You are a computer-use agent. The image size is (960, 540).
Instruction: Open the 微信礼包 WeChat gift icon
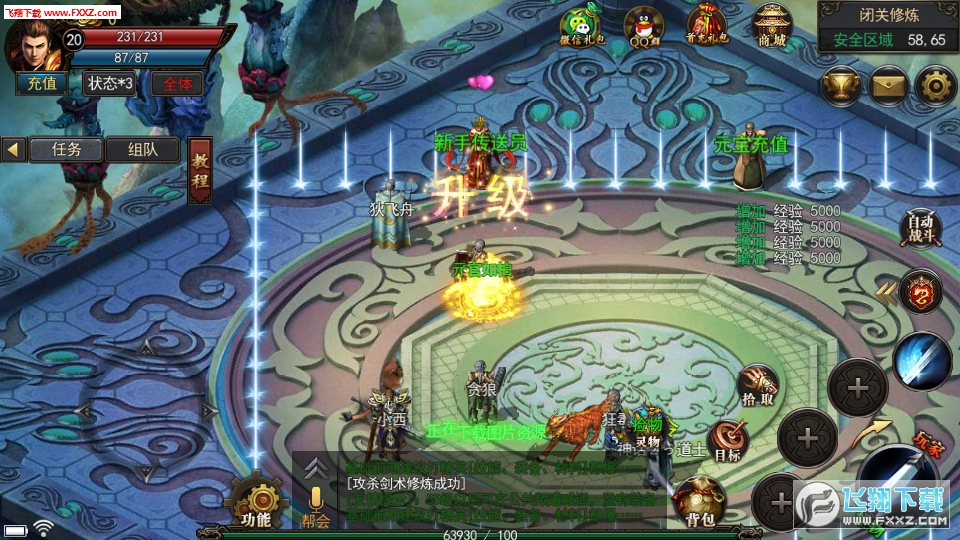click(578, 28)
